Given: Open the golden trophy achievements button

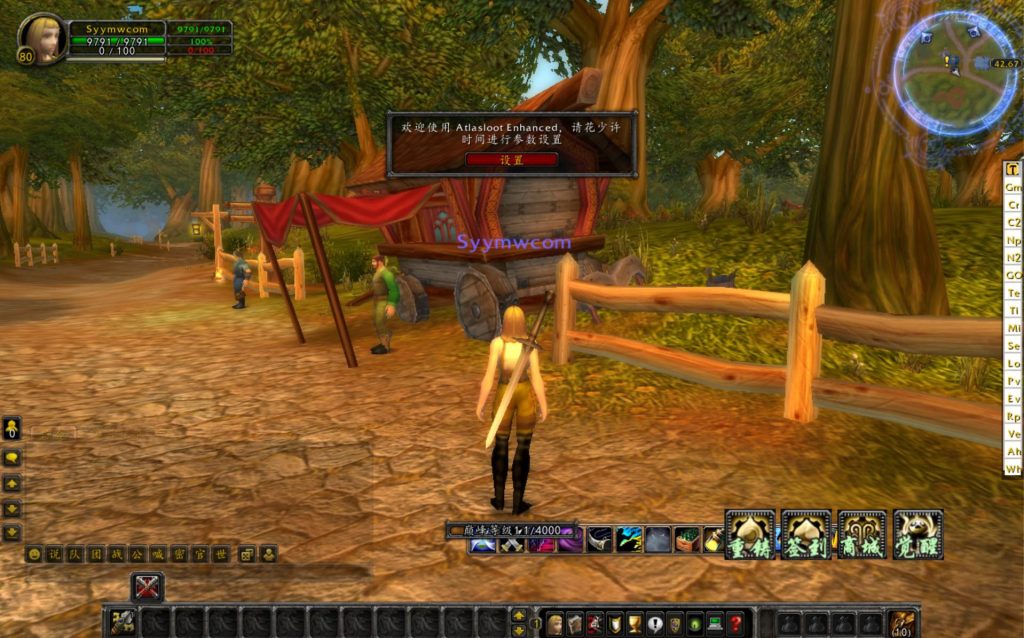Looking at the screenshot, I should coord(635,623).
